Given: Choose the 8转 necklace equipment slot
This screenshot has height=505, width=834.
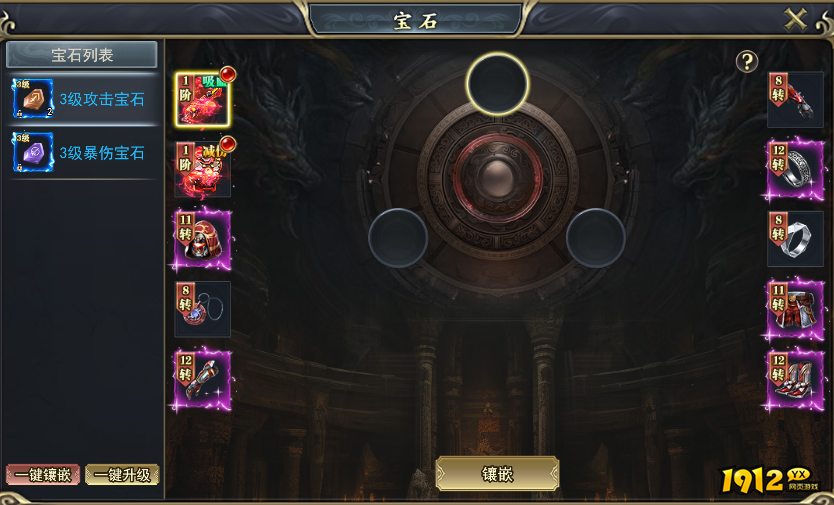Looking at the screenshot, I should point(203,309).
